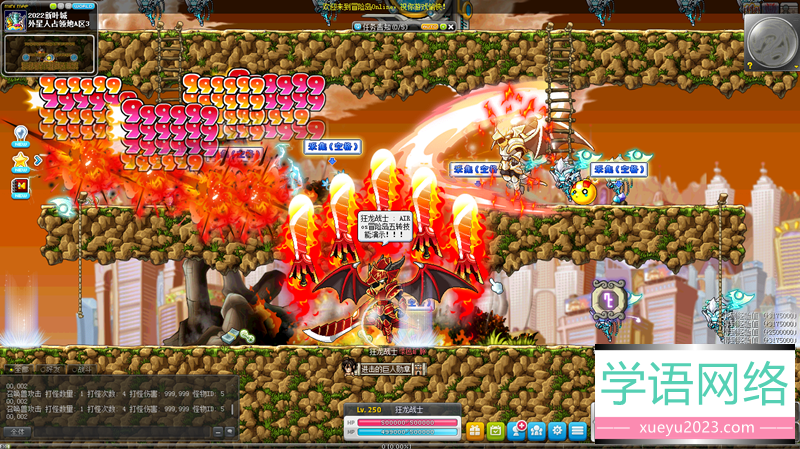Click the minimap in the corner
This screenshot has width=800, height=449.
(49, 54)
